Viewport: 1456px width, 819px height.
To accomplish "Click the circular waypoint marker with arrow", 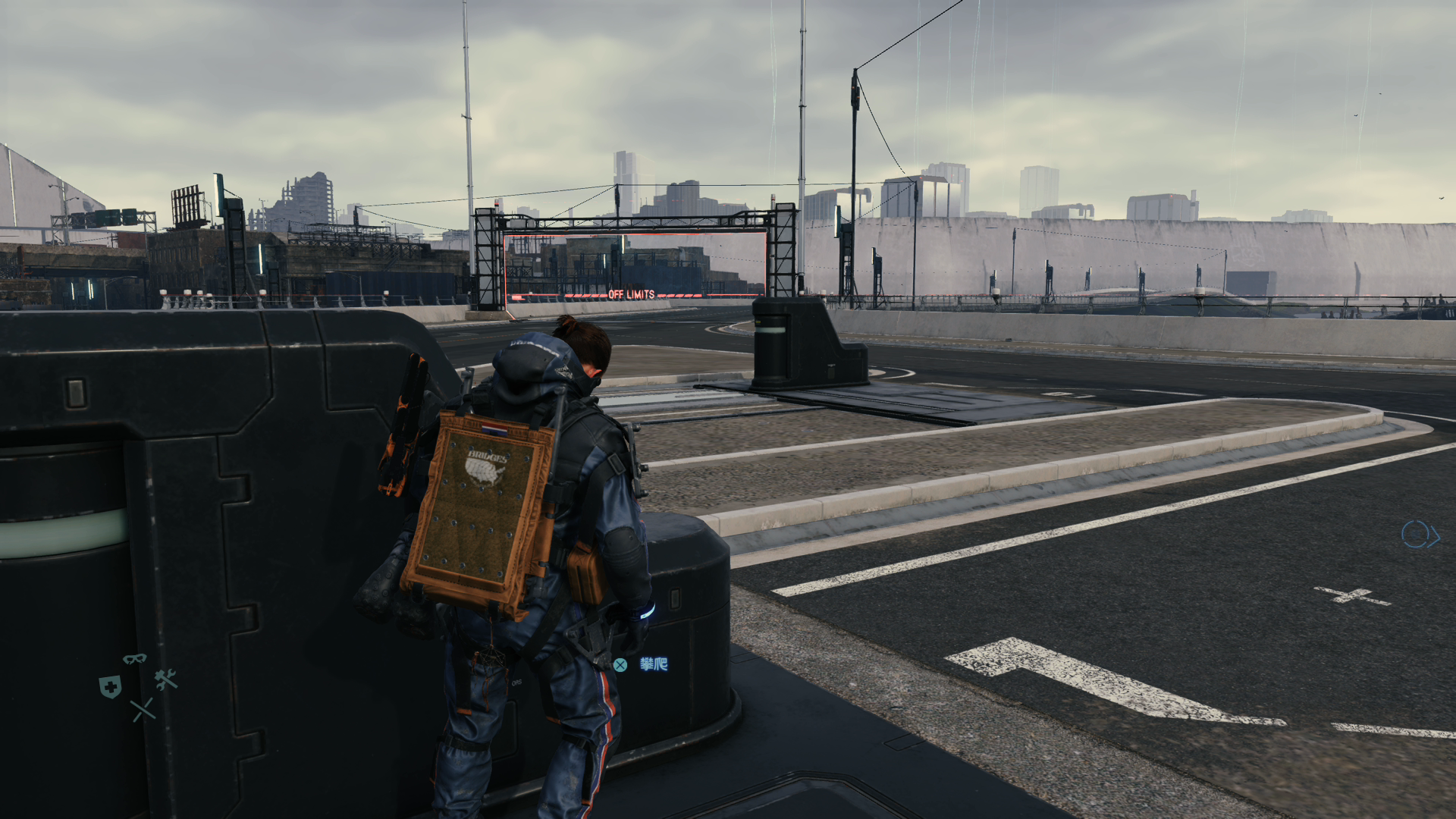I will click(x=1418, y=535).
